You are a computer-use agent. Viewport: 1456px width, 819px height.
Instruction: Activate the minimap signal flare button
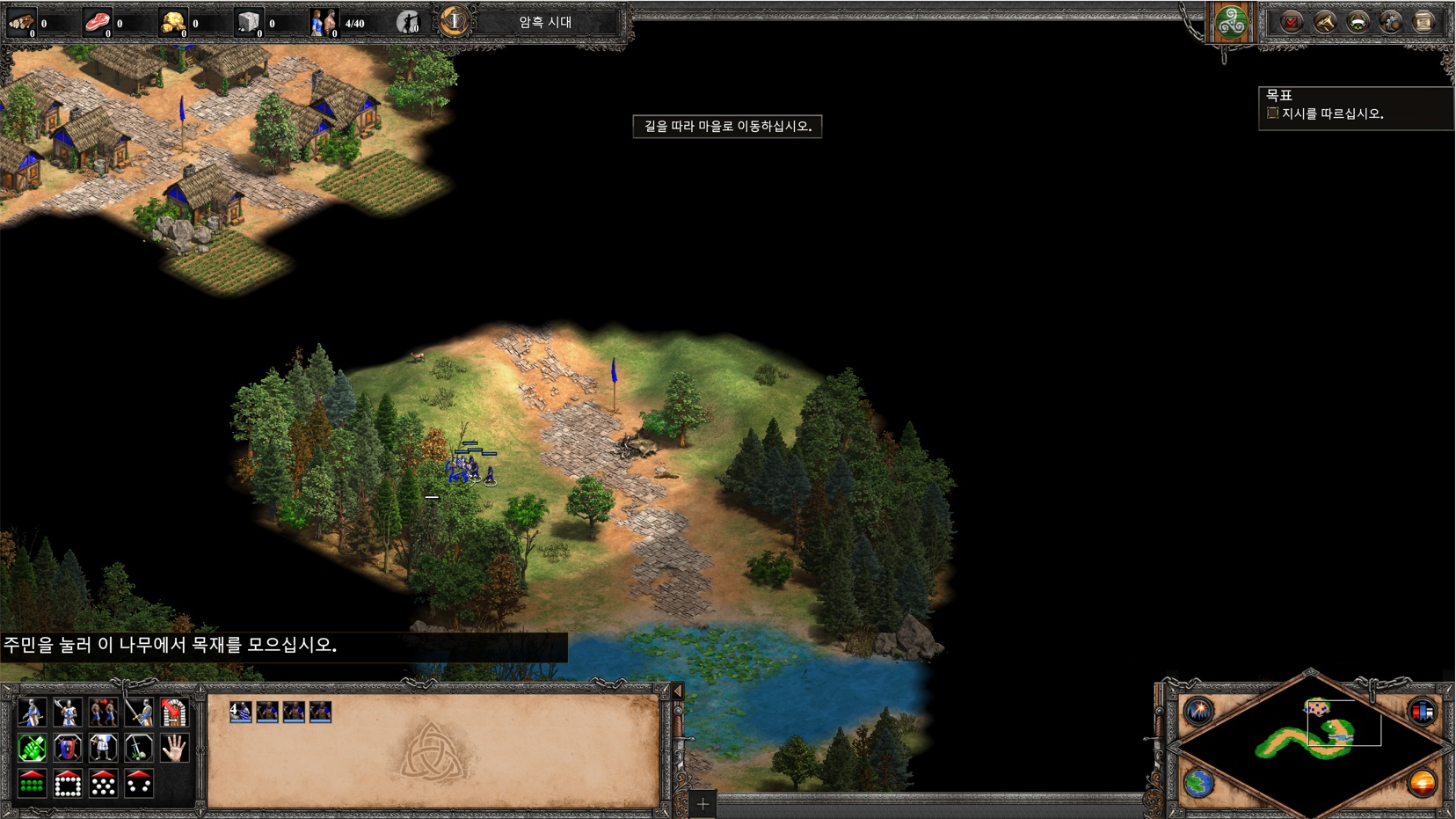click(x=1198, y=711)
